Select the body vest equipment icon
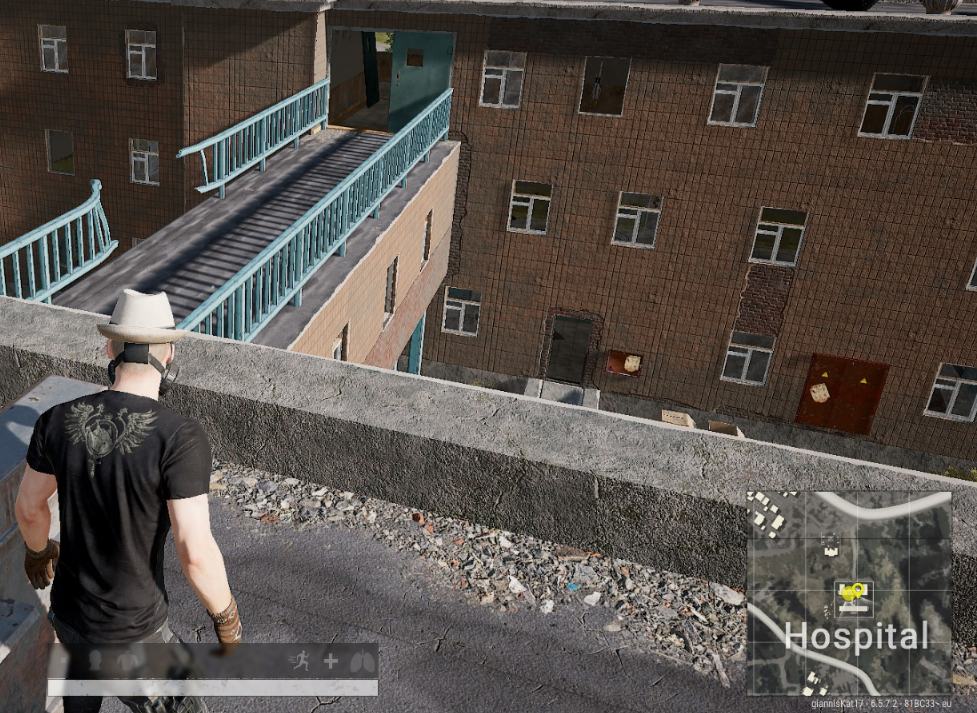This screenshot has height=713, width=977. 128,661
